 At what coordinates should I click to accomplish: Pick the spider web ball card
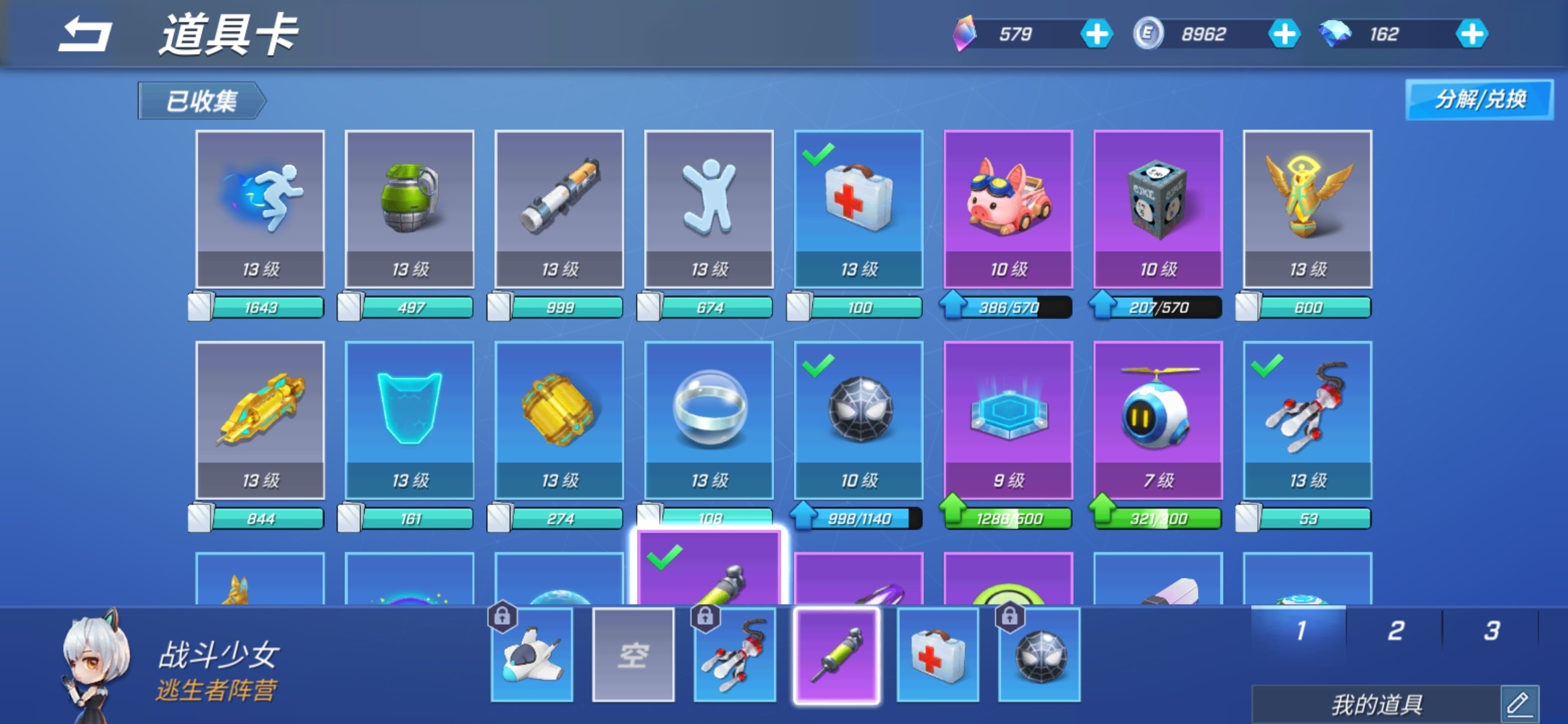pos(858,420)
